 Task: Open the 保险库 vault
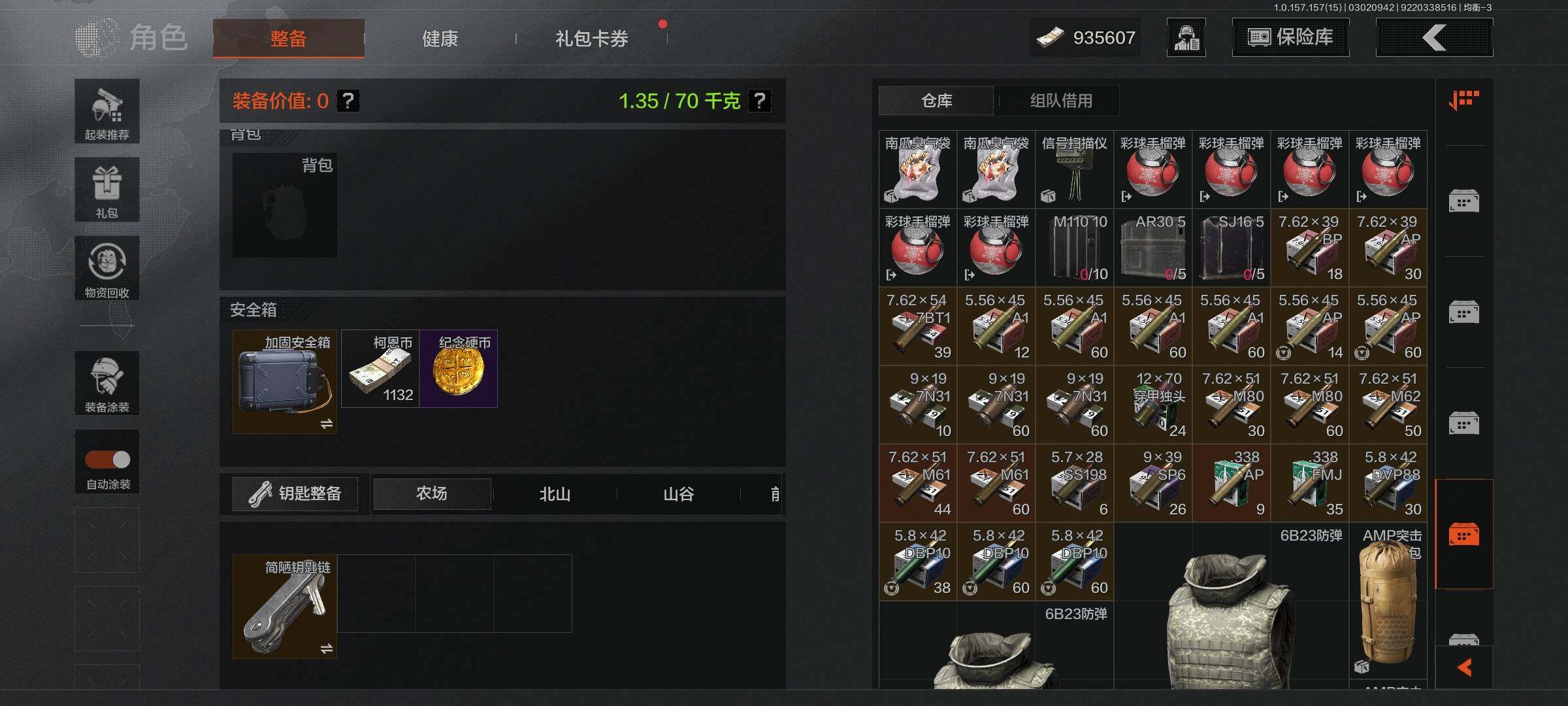coord(1290,37)
